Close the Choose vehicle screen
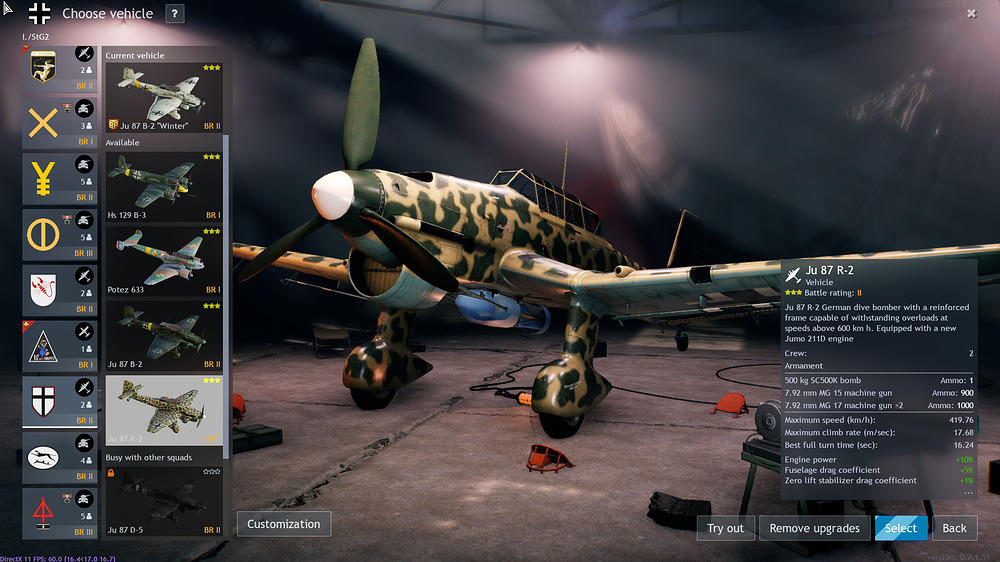The width and height of the screenshot is (1000, 562). [971, 14]
